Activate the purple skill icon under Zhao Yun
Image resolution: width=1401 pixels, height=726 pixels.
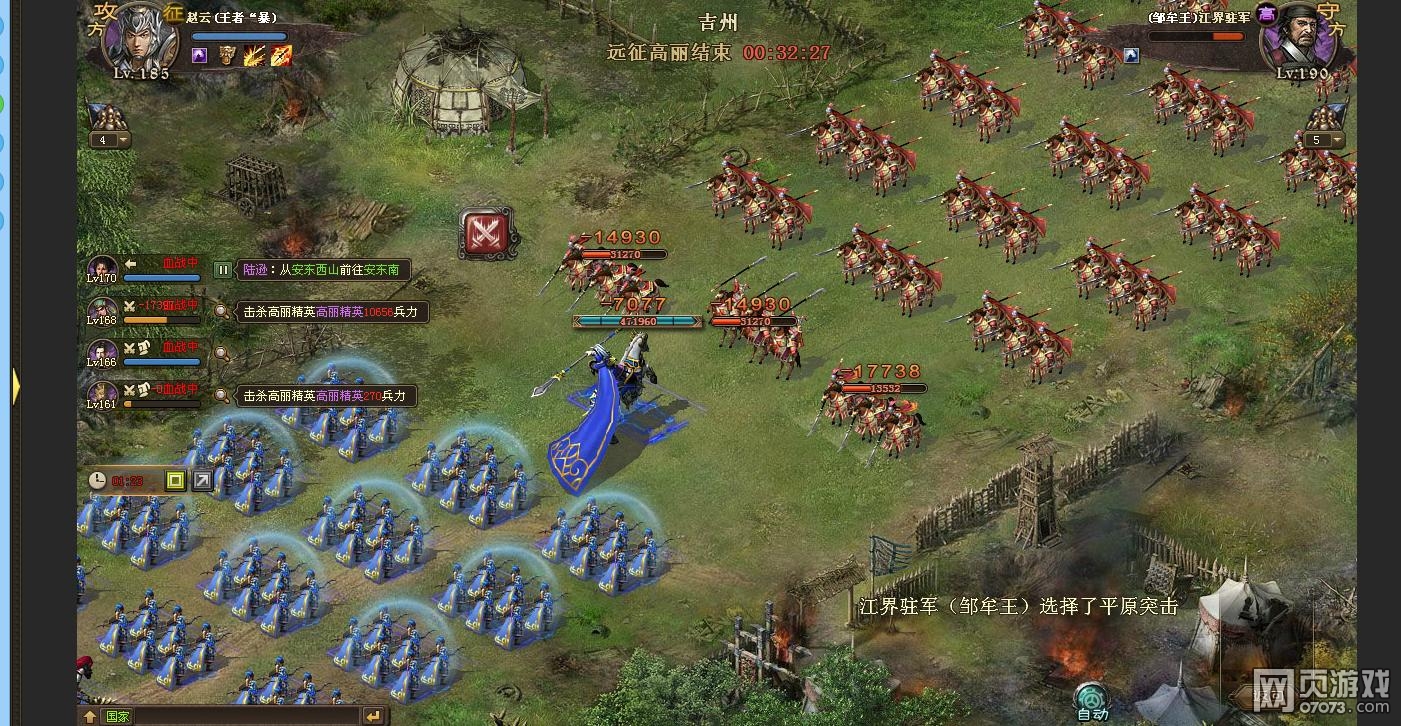click(x=200, y=56)
